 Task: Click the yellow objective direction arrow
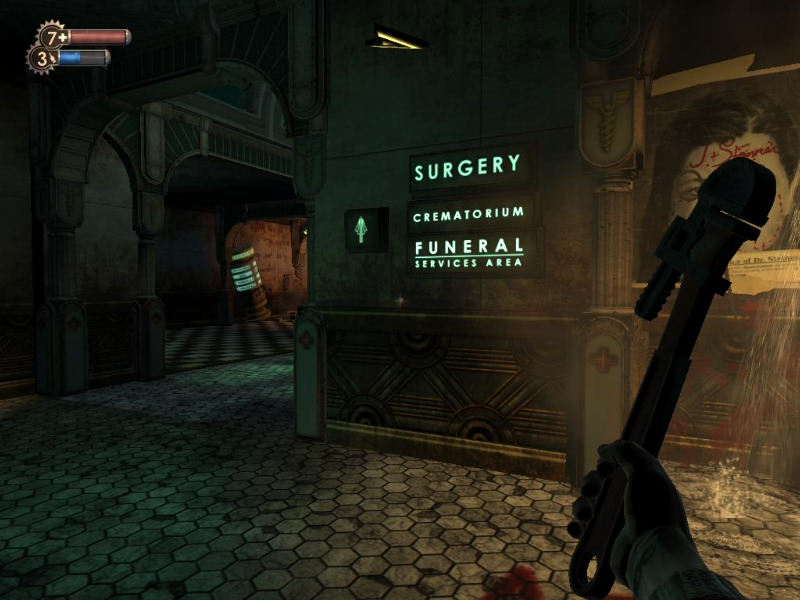coord(395,39)
